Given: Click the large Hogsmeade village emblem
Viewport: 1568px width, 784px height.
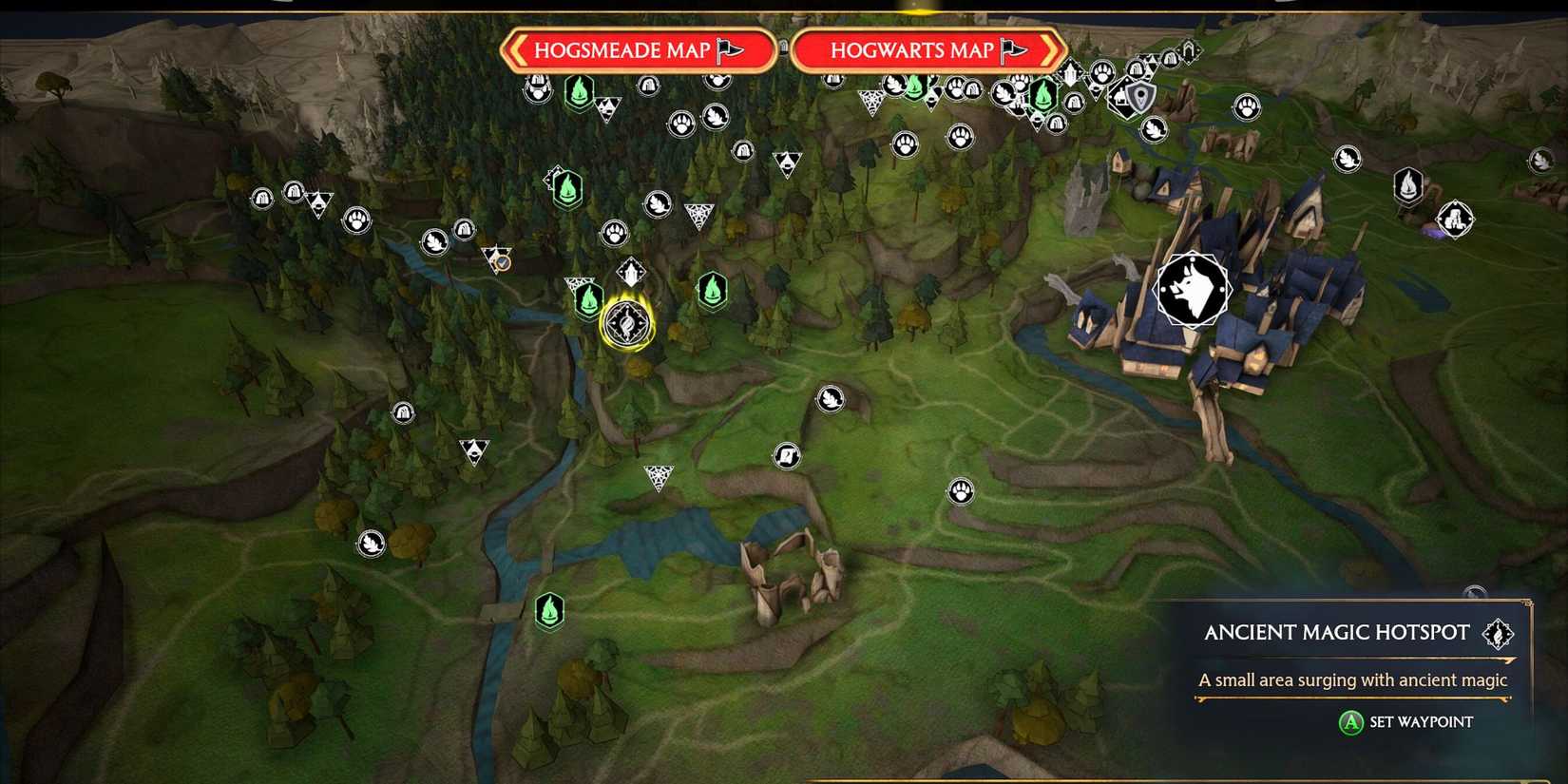Looking at the screenshot, I should pos(1191,290).
